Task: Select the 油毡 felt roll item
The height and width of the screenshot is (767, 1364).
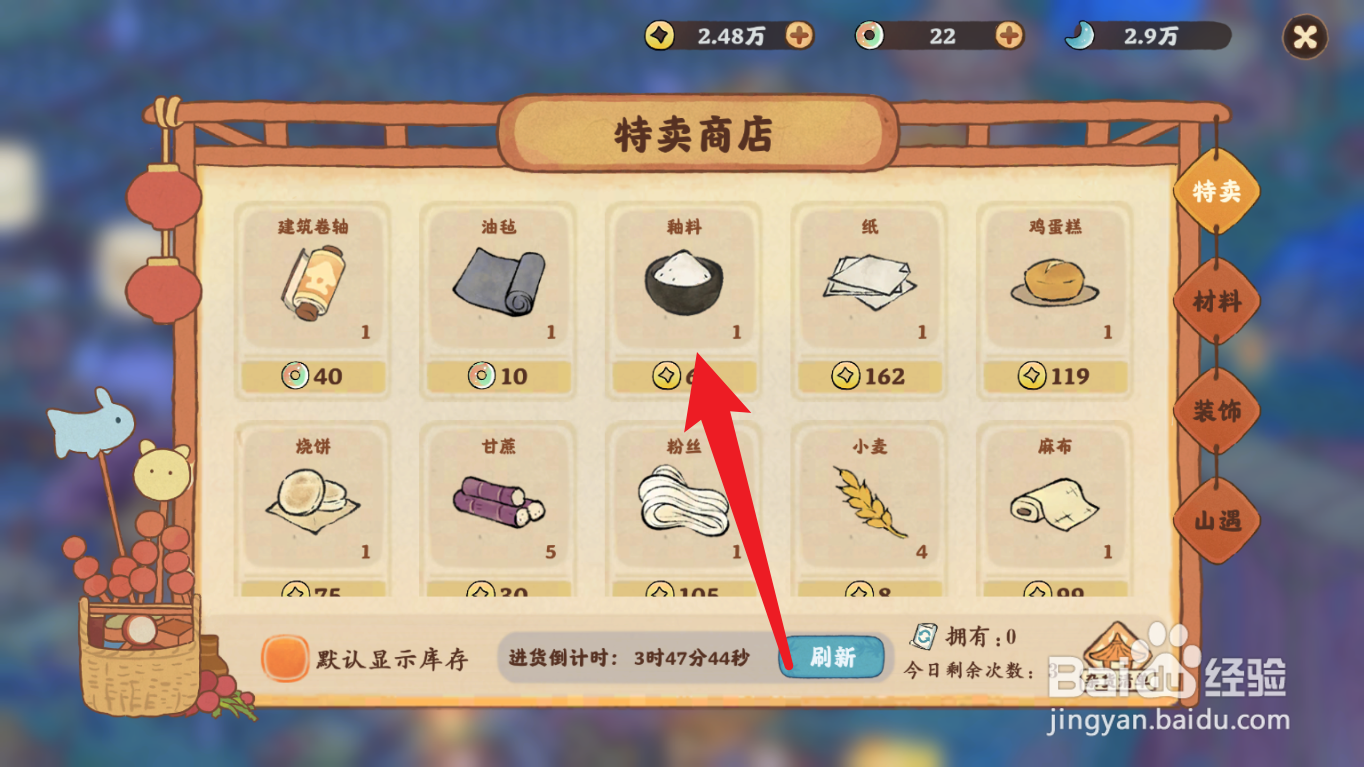Action: pyautogui.click(x=498, y=280)
